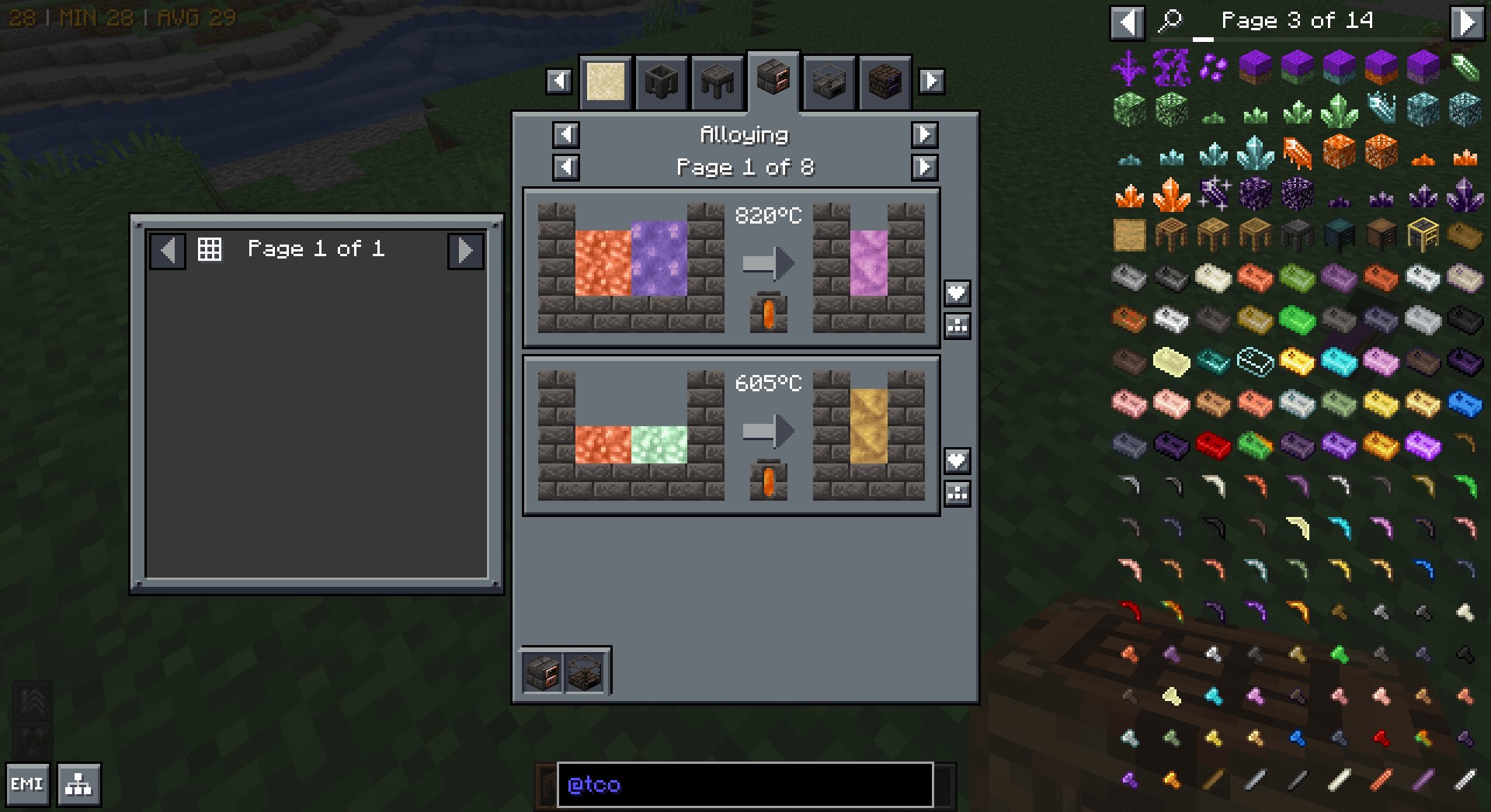Viewport: 1491px width, 812px height.
Task: Select the bright red ingot in item index
Action: tap(1212, 446)
